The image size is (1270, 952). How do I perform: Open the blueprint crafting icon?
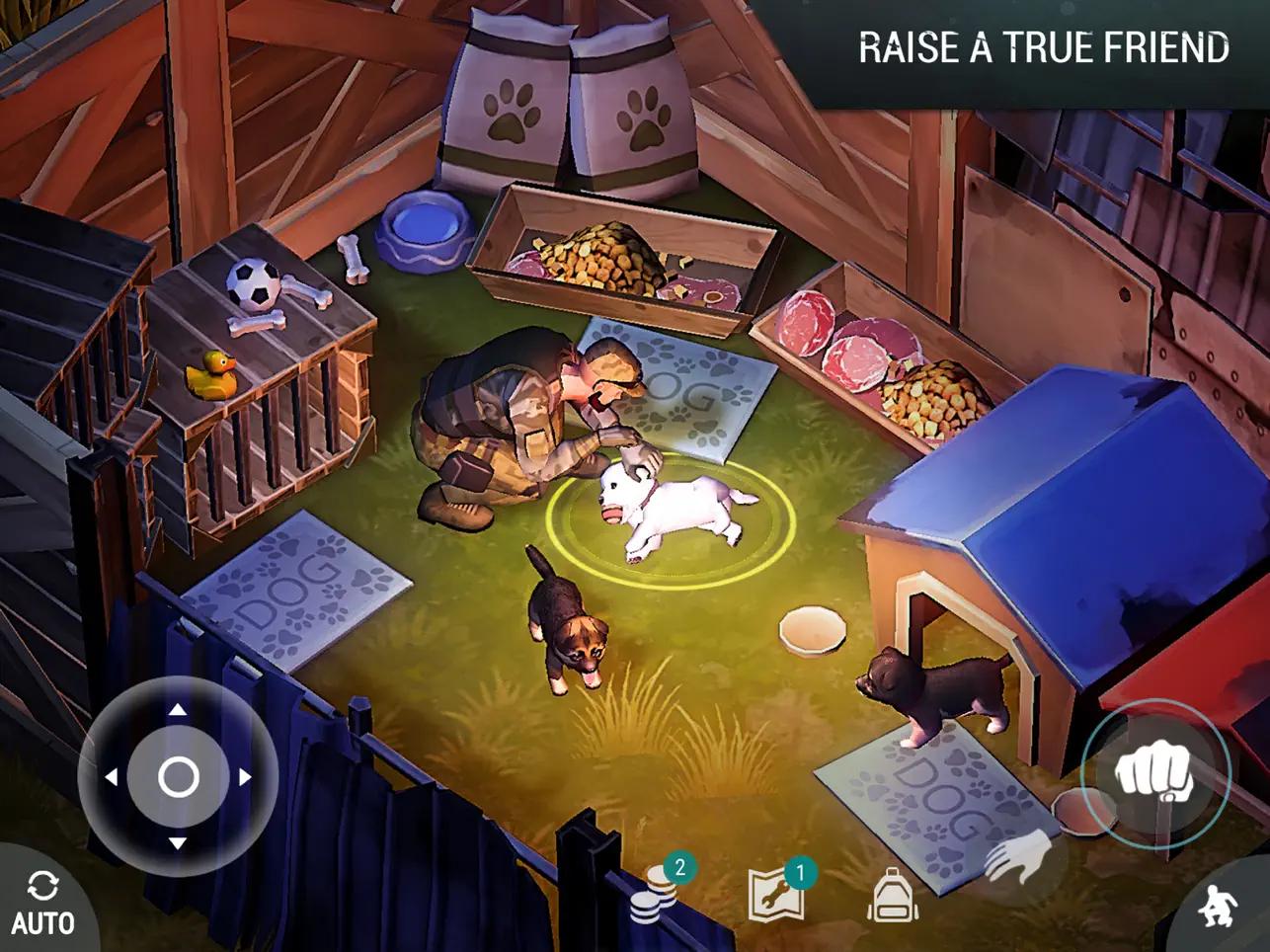point(775,894)
